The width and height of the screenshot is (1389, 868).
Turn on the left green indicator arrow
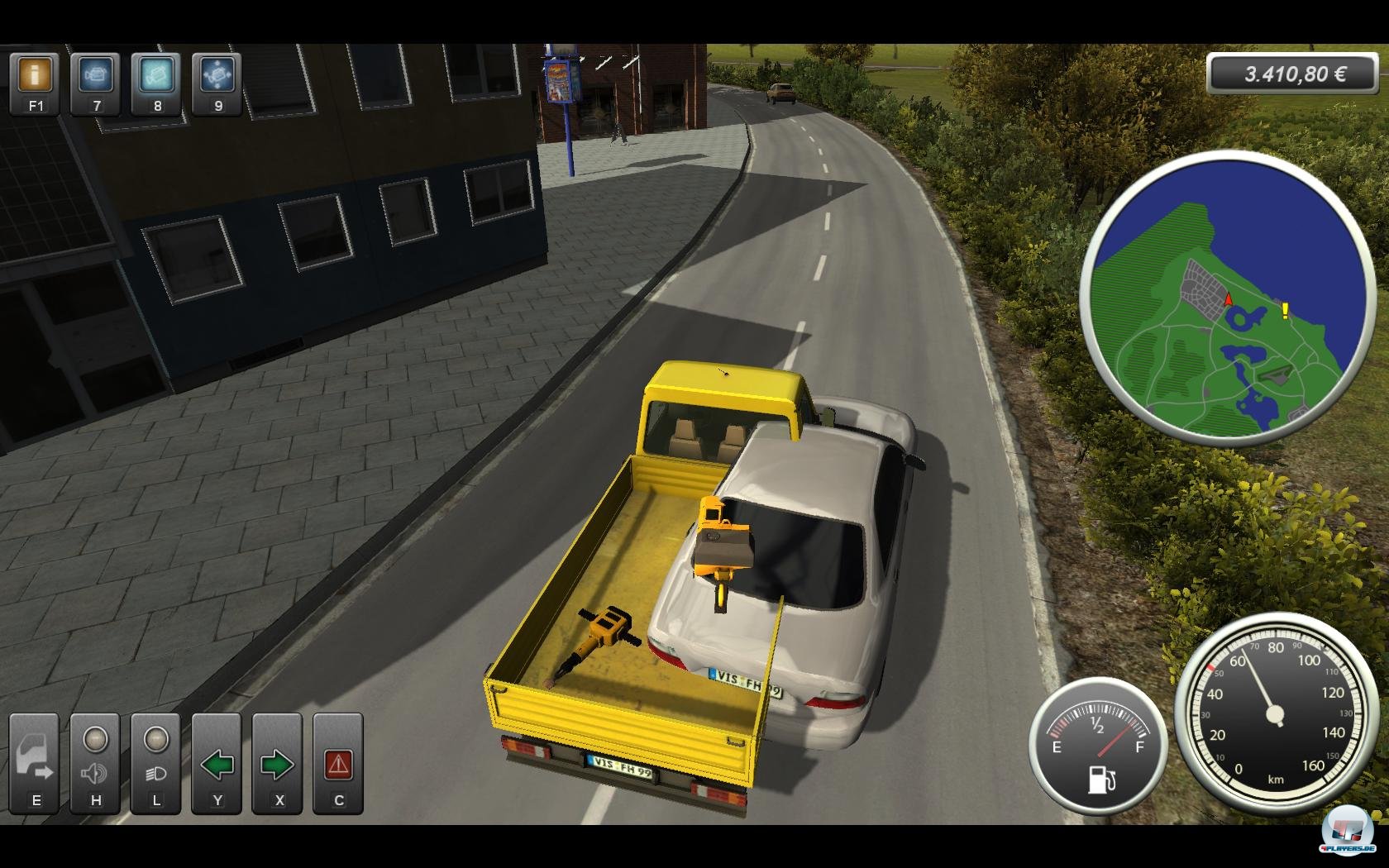point(217,764)
